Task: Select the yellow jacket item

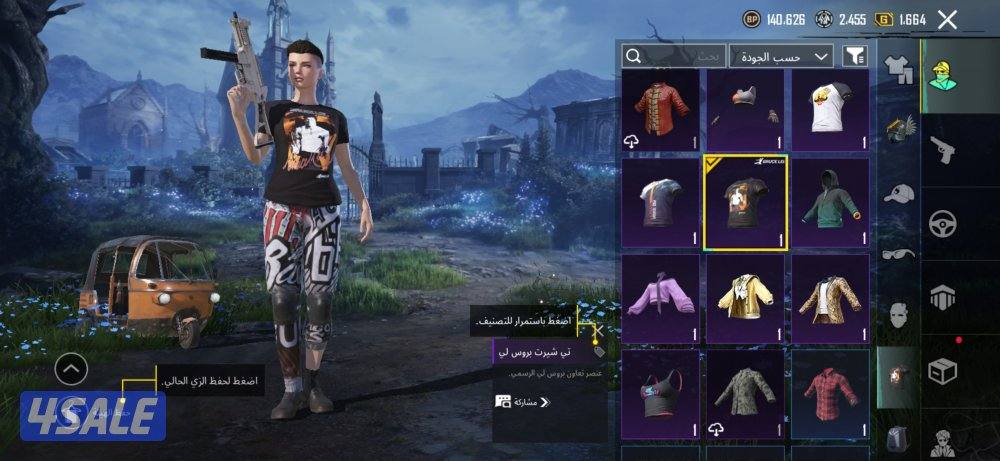Action: (745, 296)
